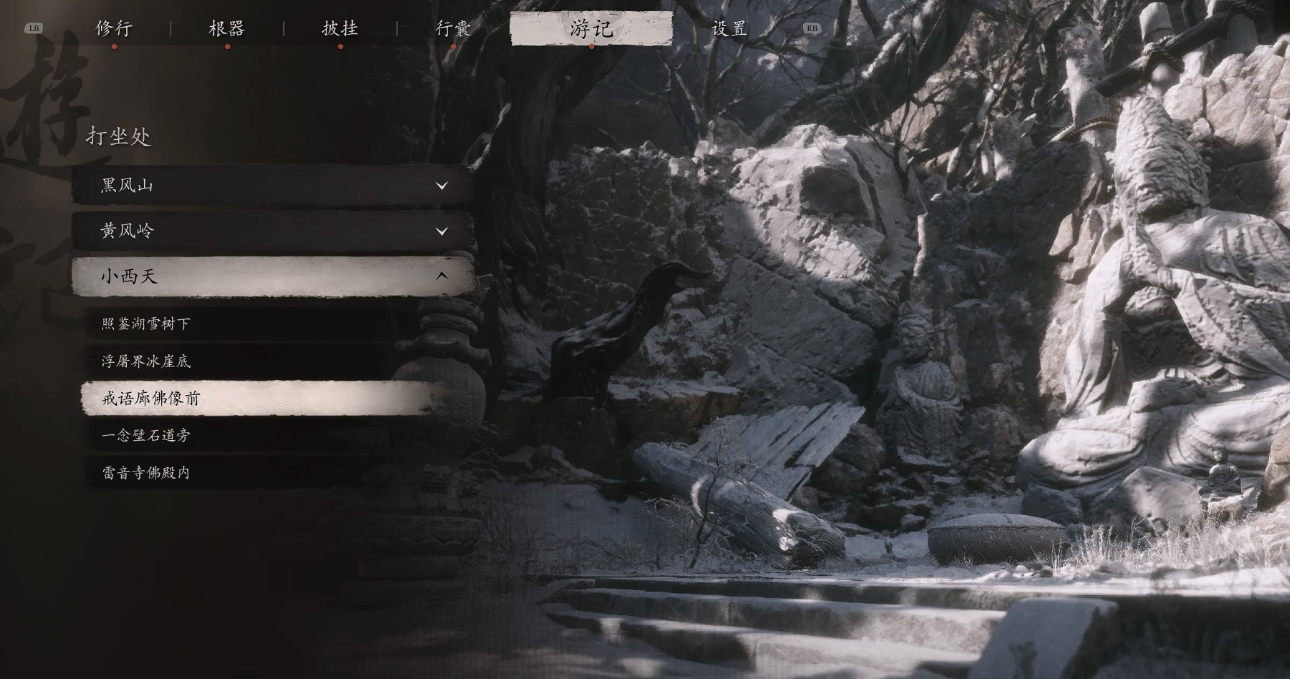Choose the 雷音寺佛殿内 entry

click(146, 473)
